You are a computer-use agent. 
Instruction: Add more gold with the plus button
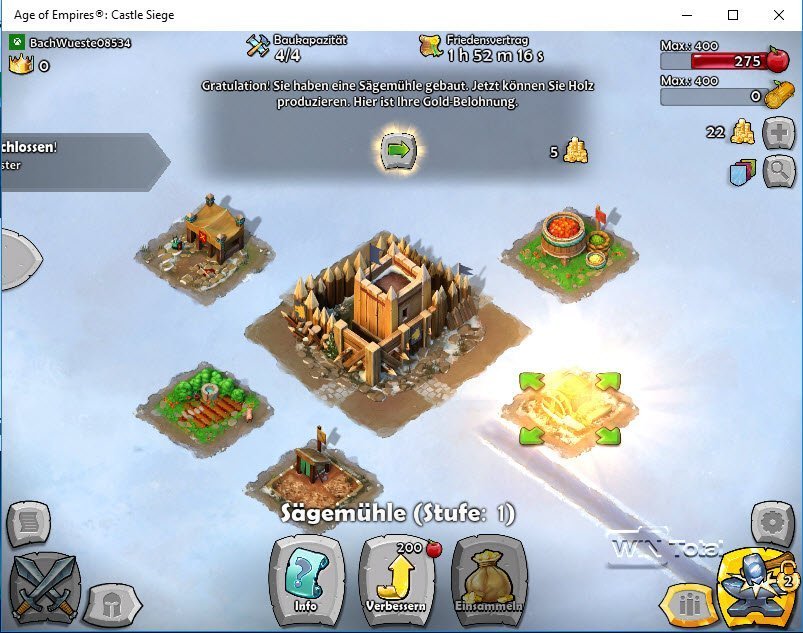[778, 133]
